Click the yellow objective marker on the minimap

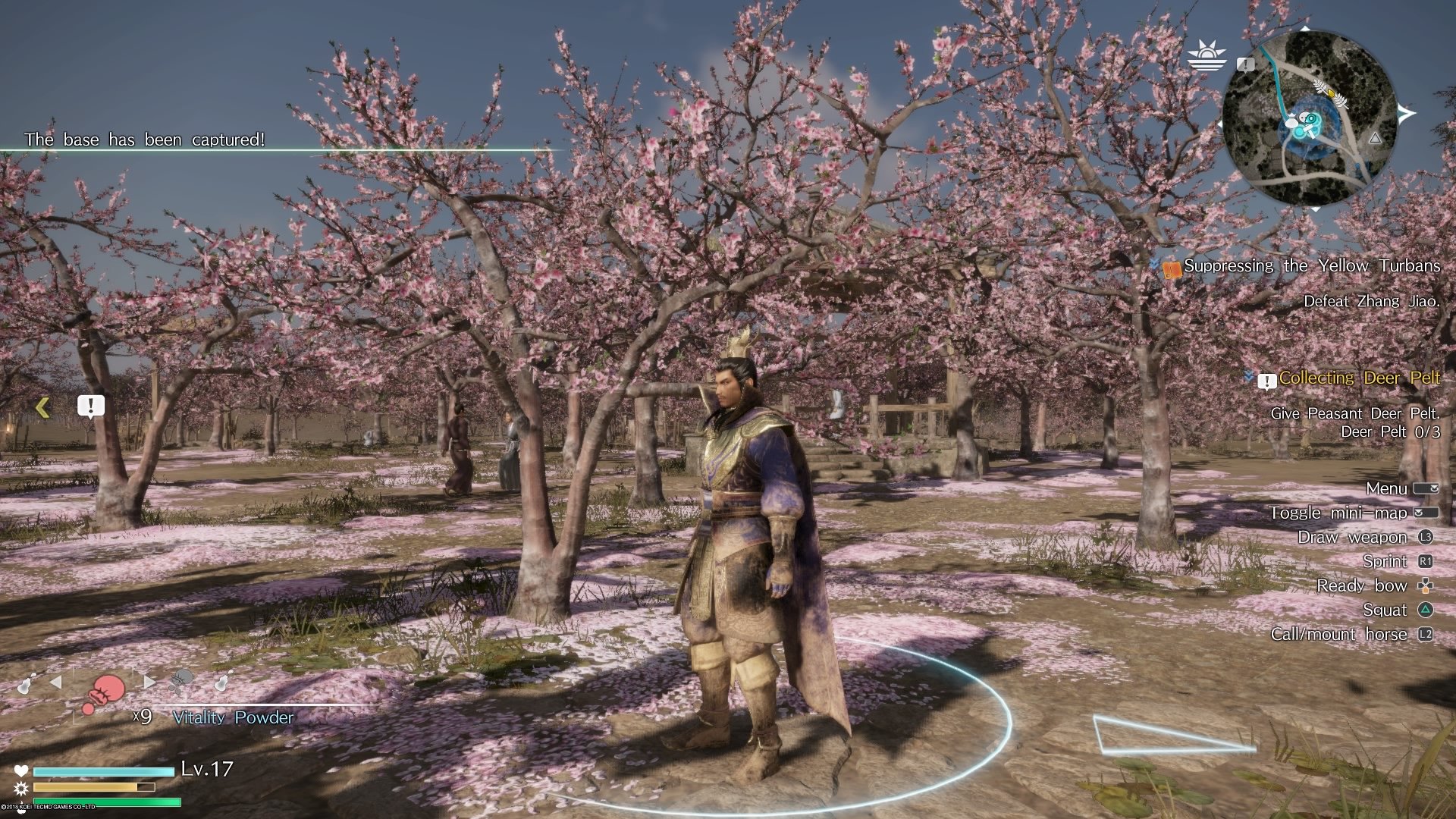click(1331, 93)
